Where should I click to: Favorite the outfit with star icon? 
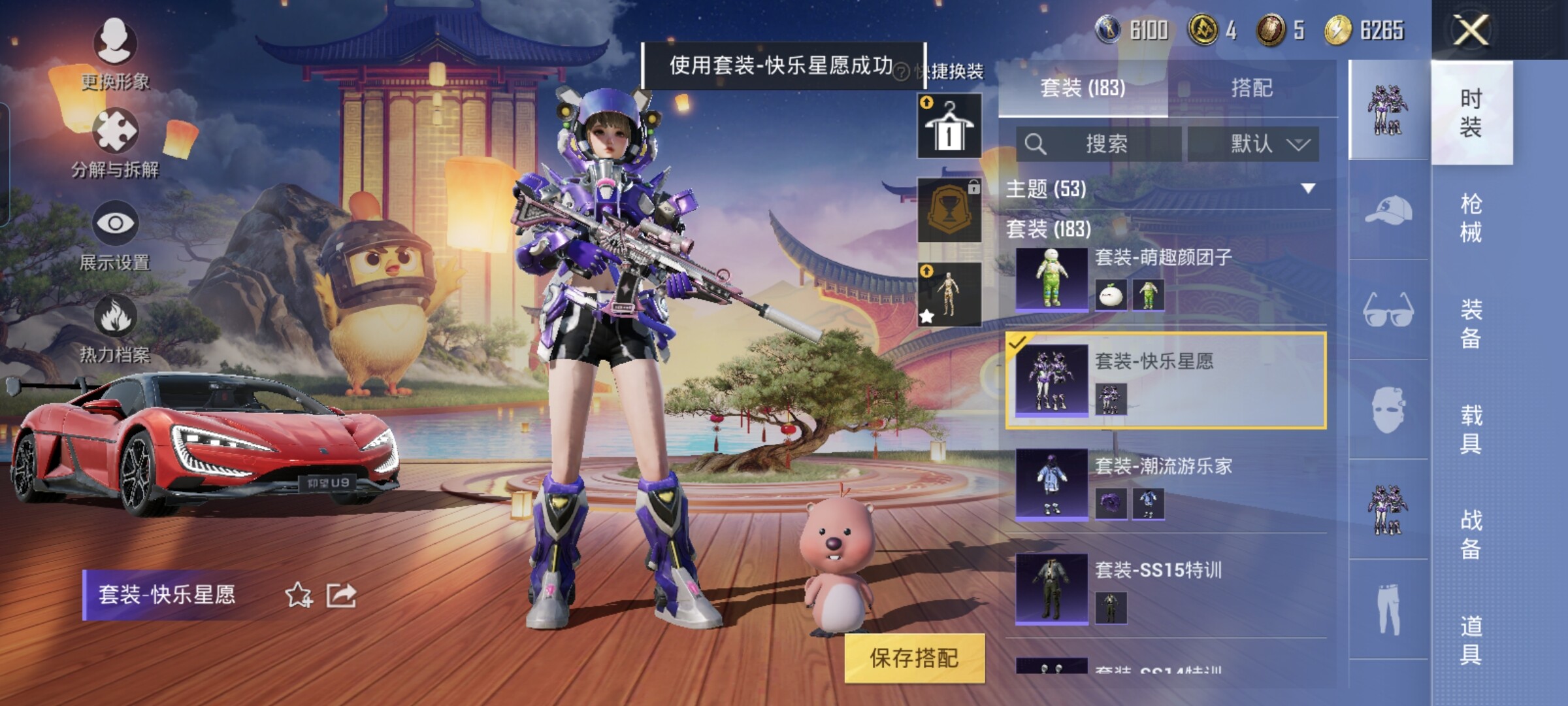pos(299,595)
